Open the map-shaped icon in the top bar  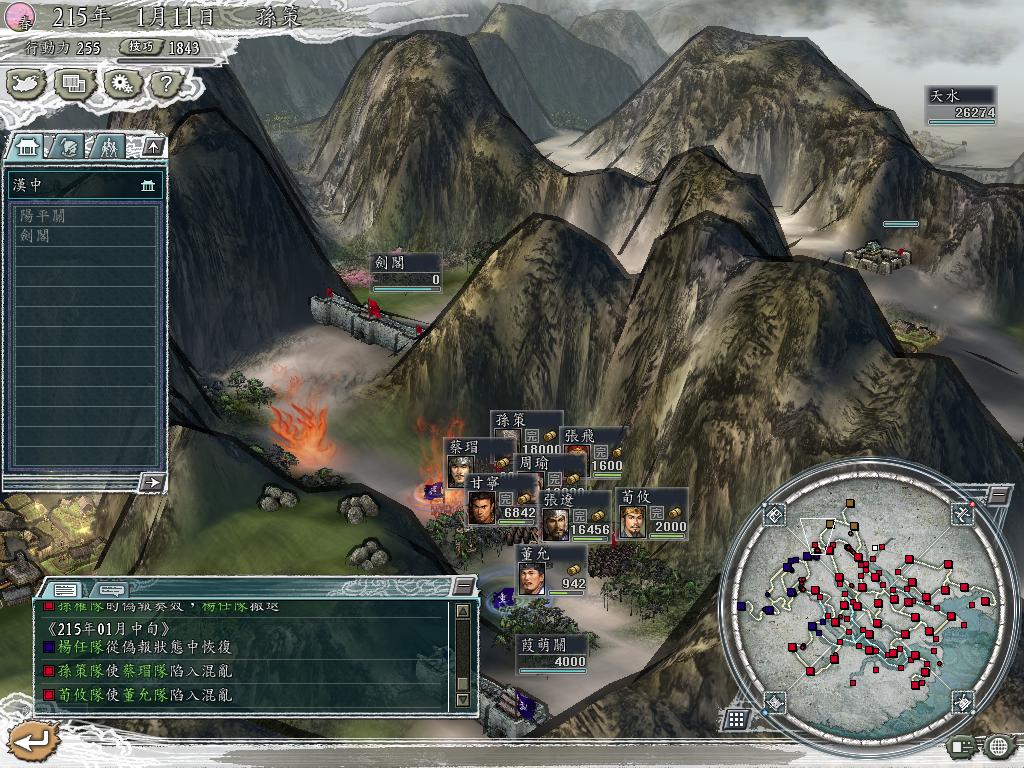coord(28,84)
